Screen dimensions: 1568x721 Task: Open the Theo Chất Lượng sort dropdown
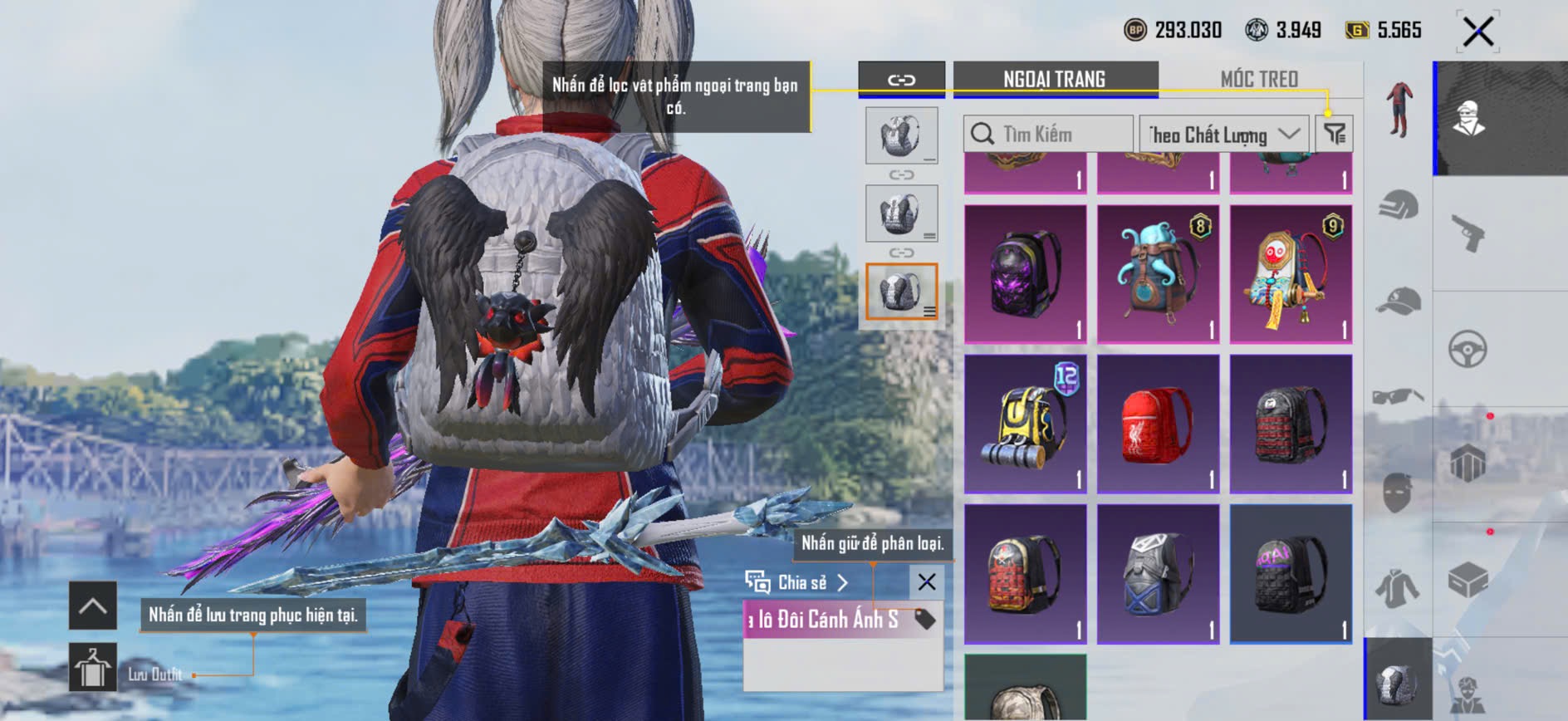[x=1224, y=134]
